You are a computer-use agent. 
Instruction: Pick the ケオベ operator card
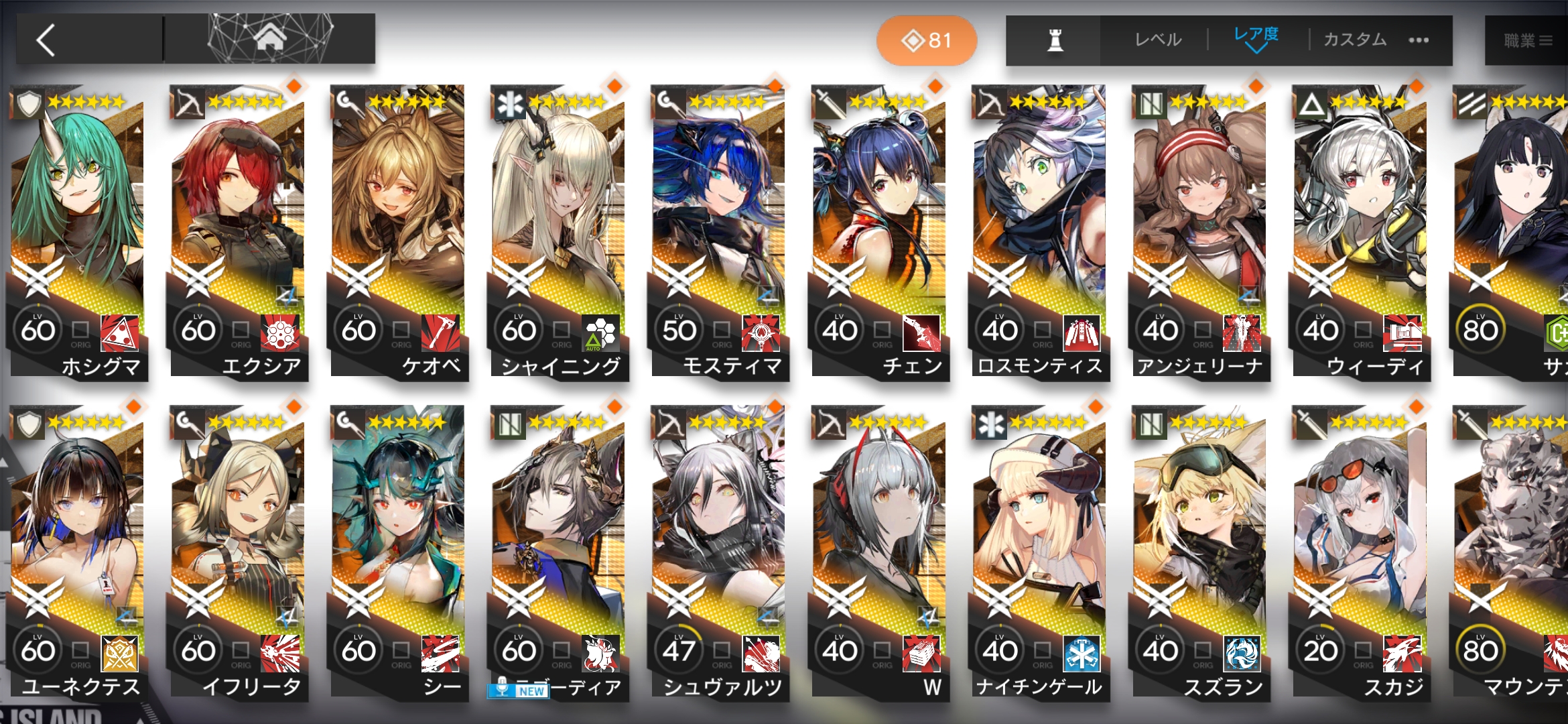(x=399, y=228)
